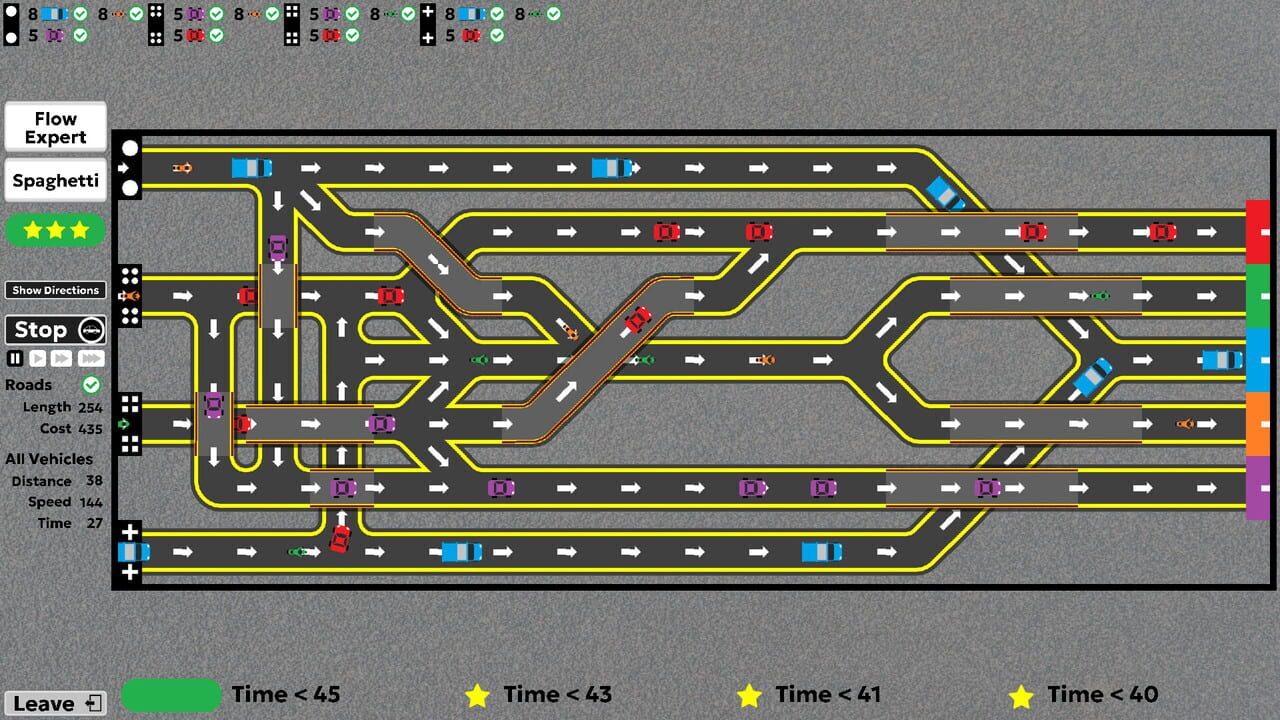Viewport: 1280px width, 720px height.
Task: Pause the simulation with the pause icon
Action: pos(15,358)
